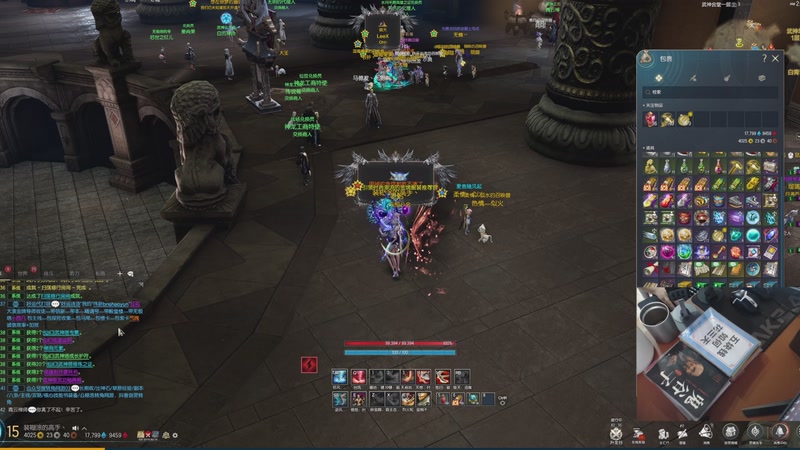Open the rightmost bottom-right menu icon
The height and width of the screenshot is (450, 800).
pyautogui.click(x=779, y=431)
